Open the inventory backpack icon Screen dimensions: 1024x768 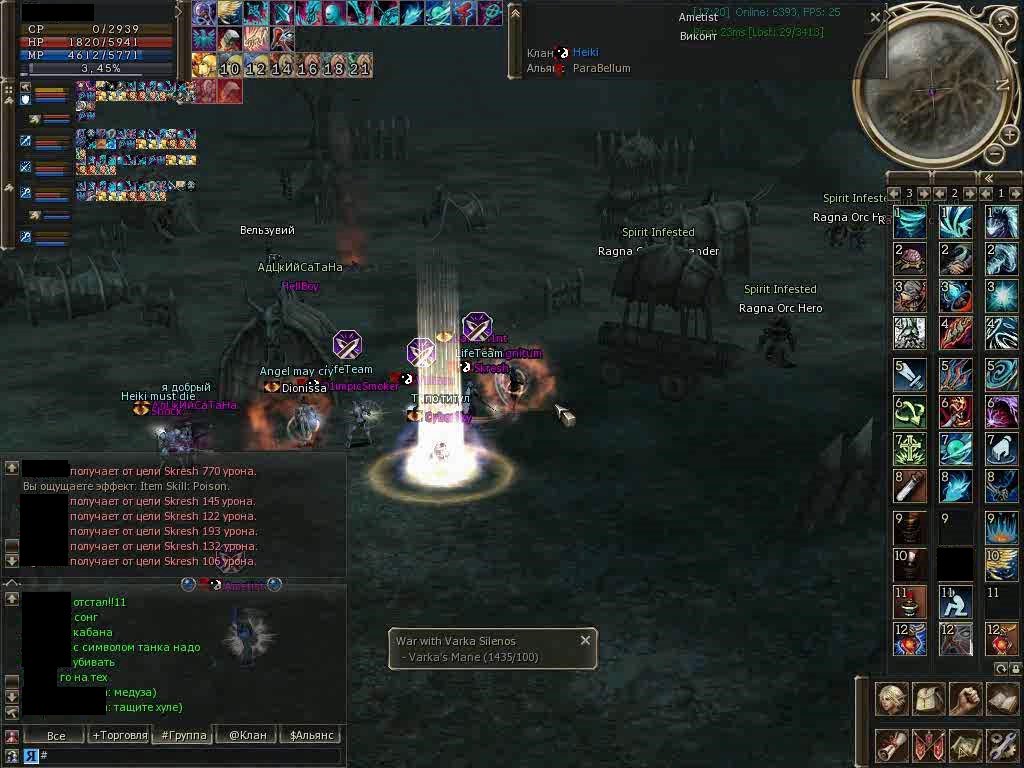coord(929,699)
